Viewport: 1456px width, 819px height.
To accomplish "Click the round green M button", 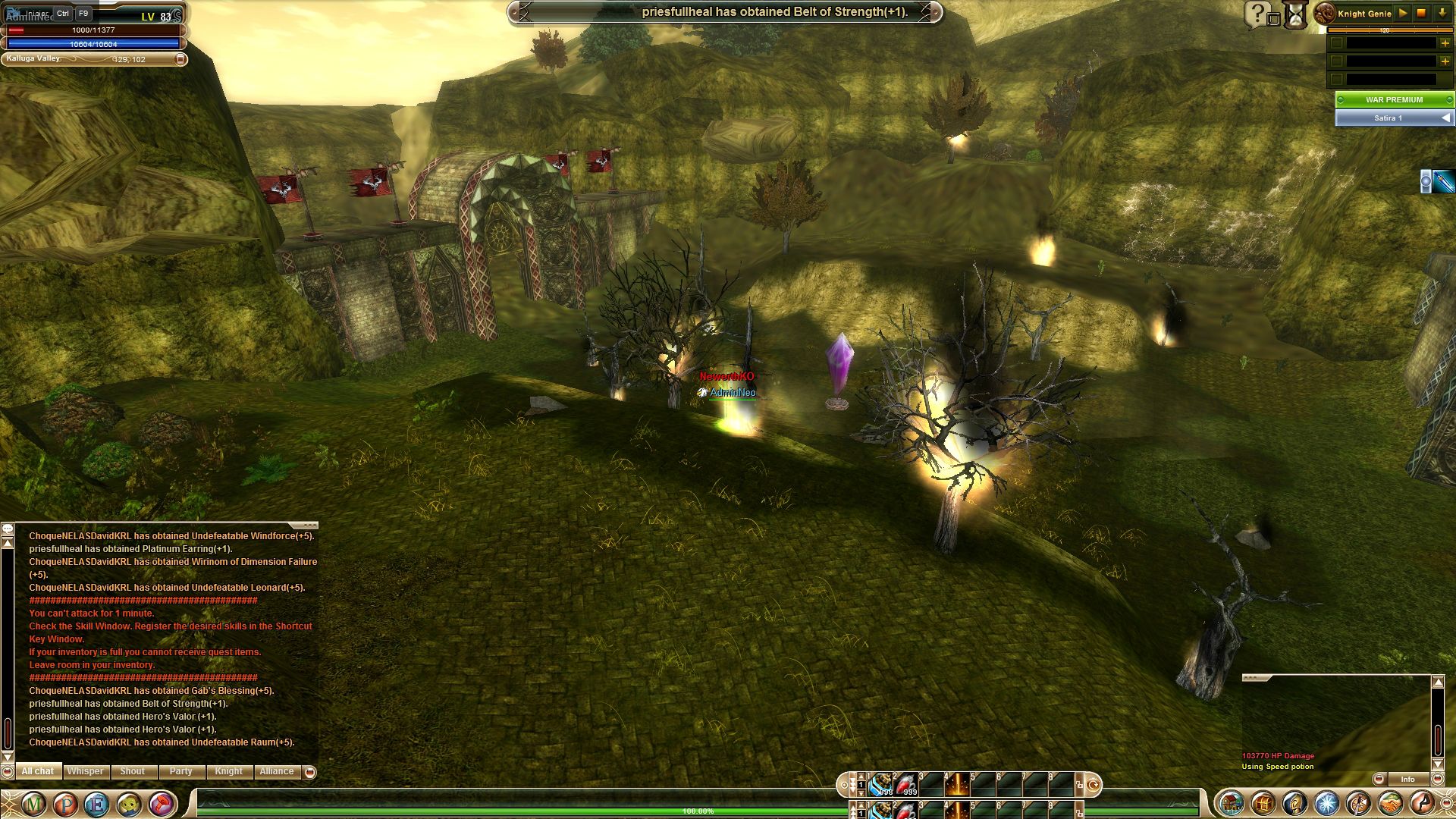I will point(33,803).
